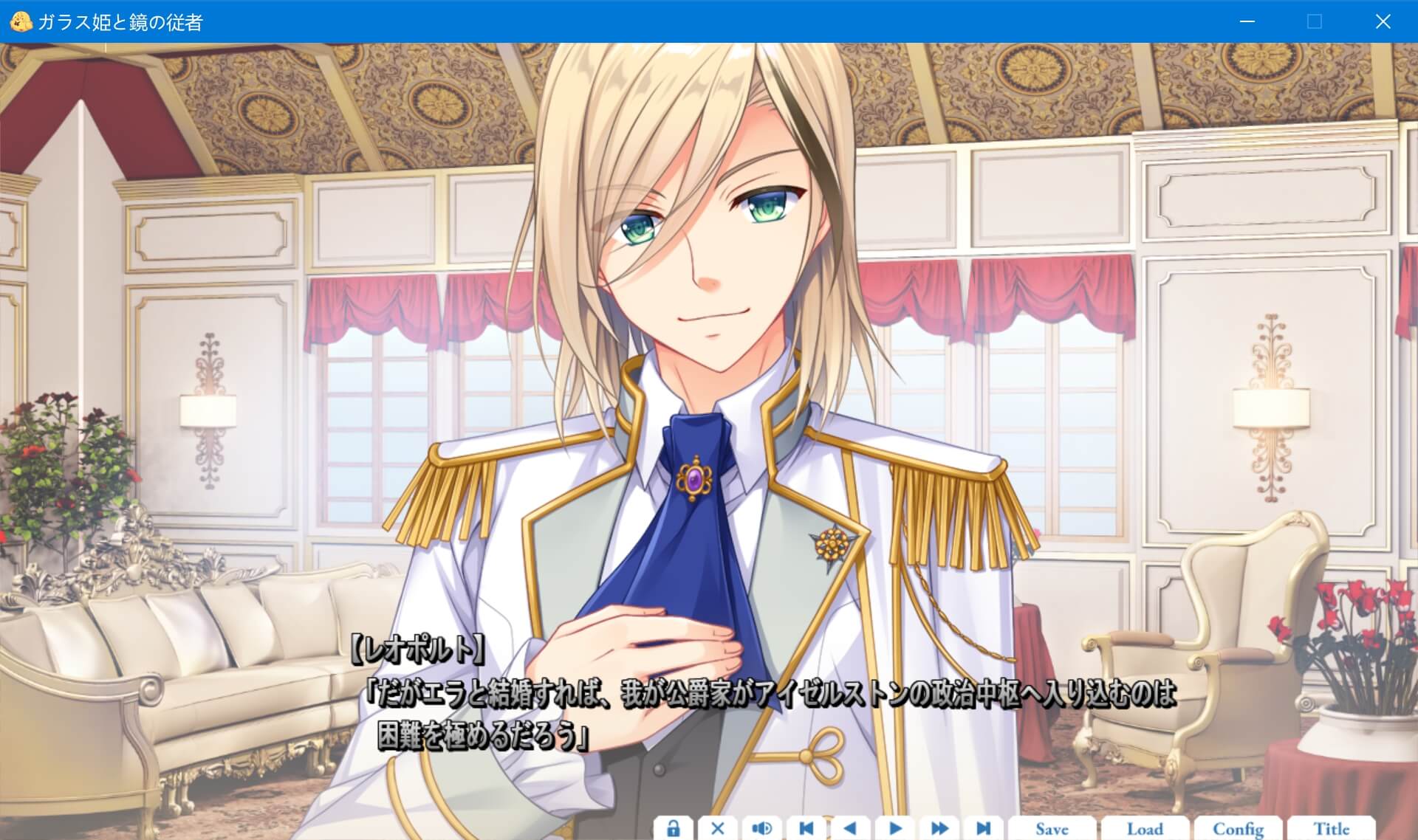Skip ahead to the next choice
The width and height of the screenshot is (1418, 840).
pos(983,828)
